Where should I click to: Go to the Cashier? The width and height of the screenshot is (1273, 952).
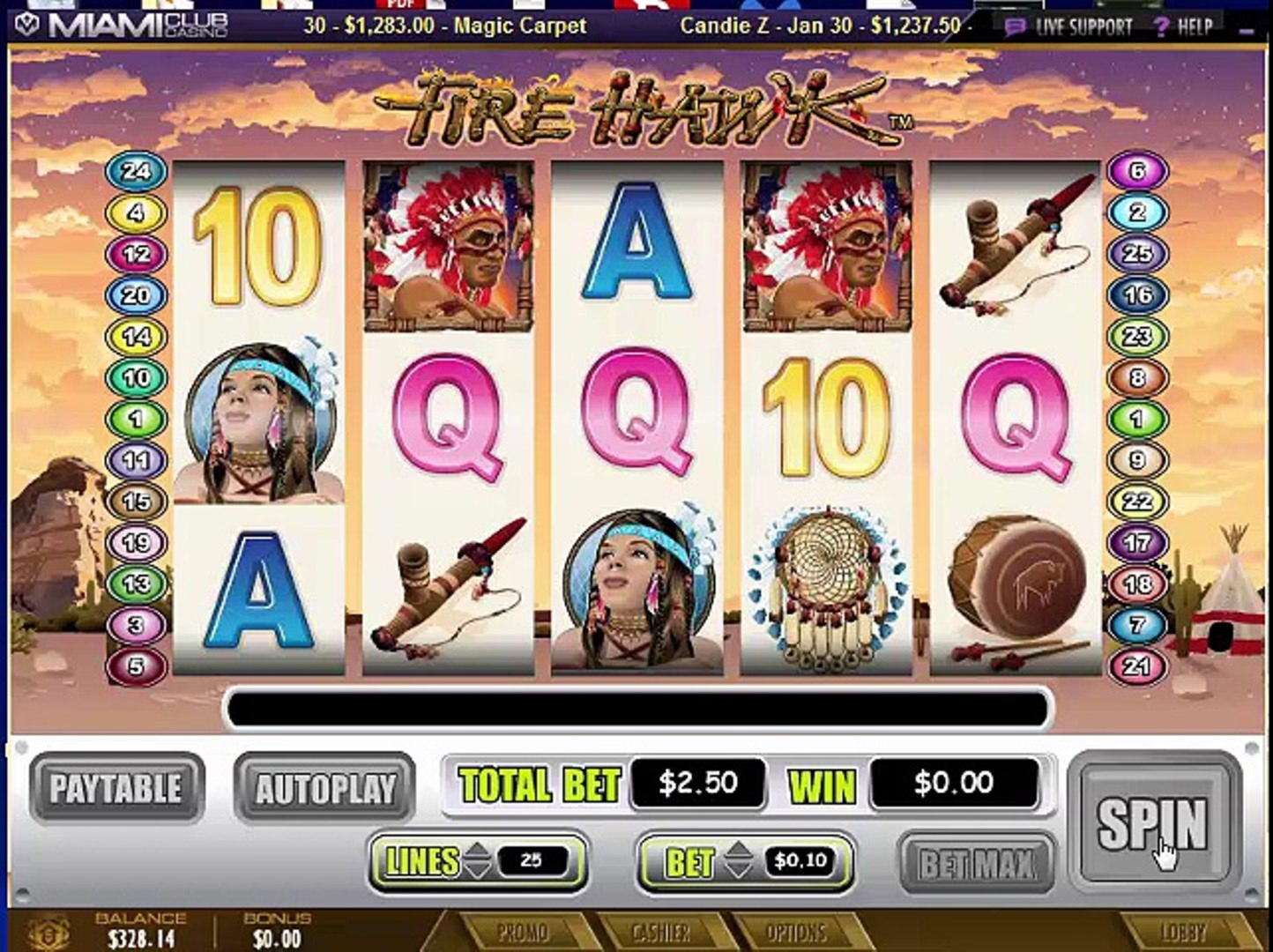click(x=661, y=933)
